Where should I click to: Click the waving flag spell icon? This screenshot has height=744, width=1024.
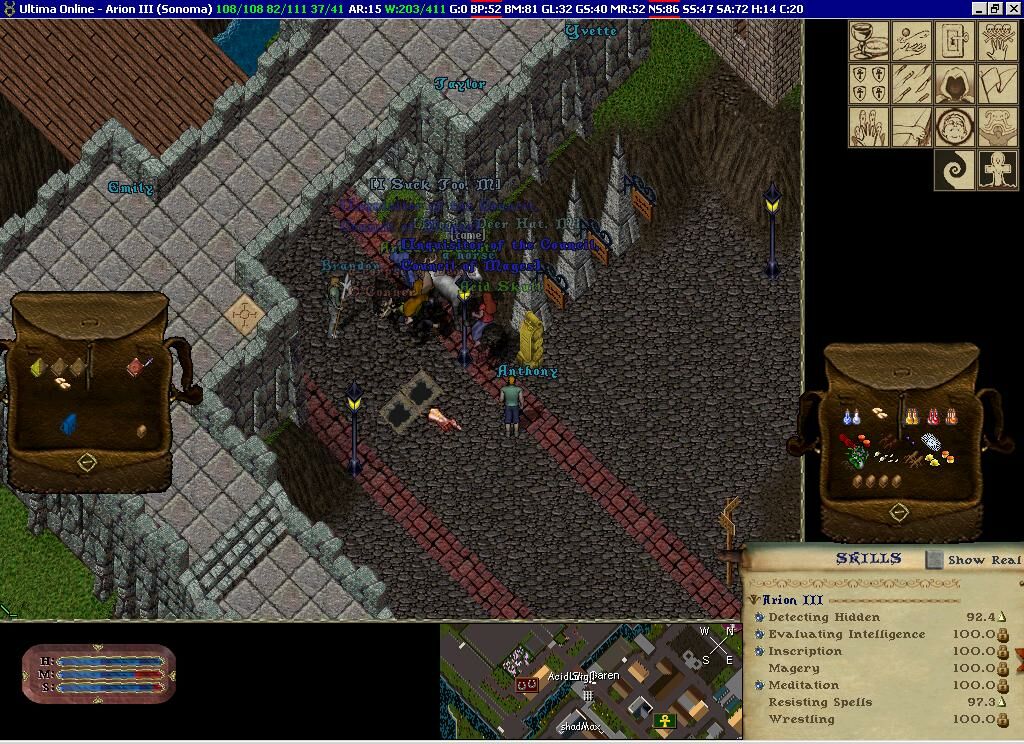click(x=999, y=84)
